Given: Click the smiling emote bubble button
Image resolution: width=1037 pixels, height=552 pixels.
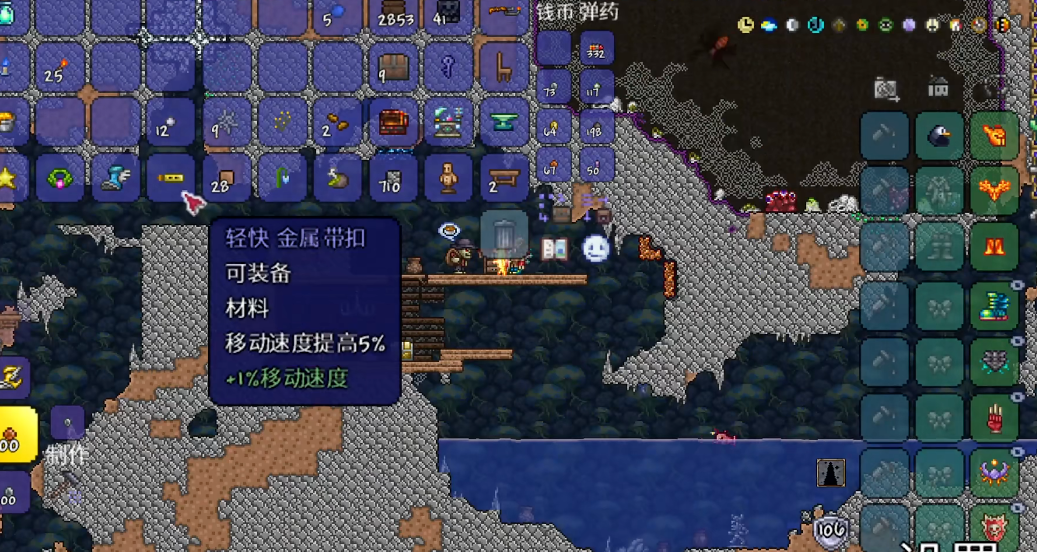Looking at the screenshot, I should (x=596, y=247).
